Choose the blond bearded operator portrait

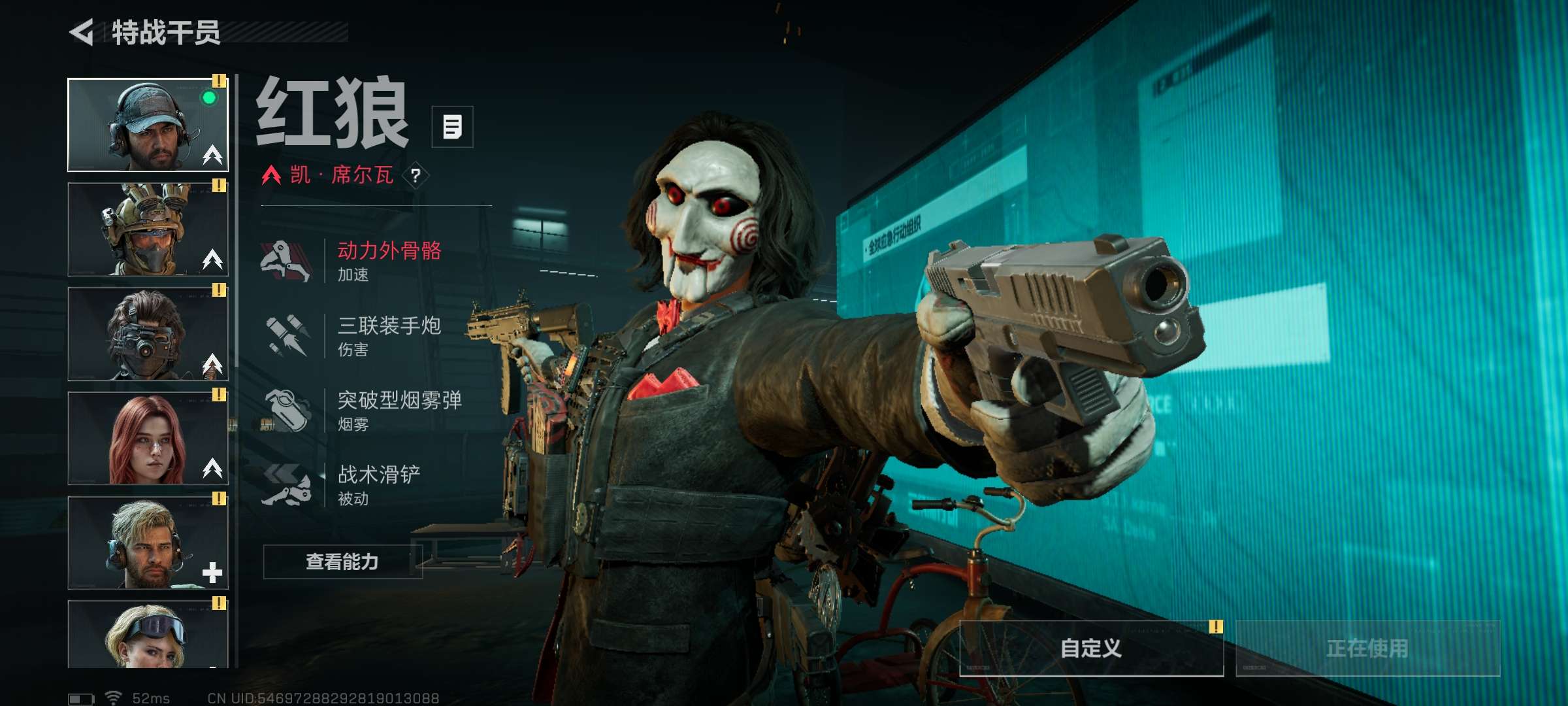pos(148,543)
